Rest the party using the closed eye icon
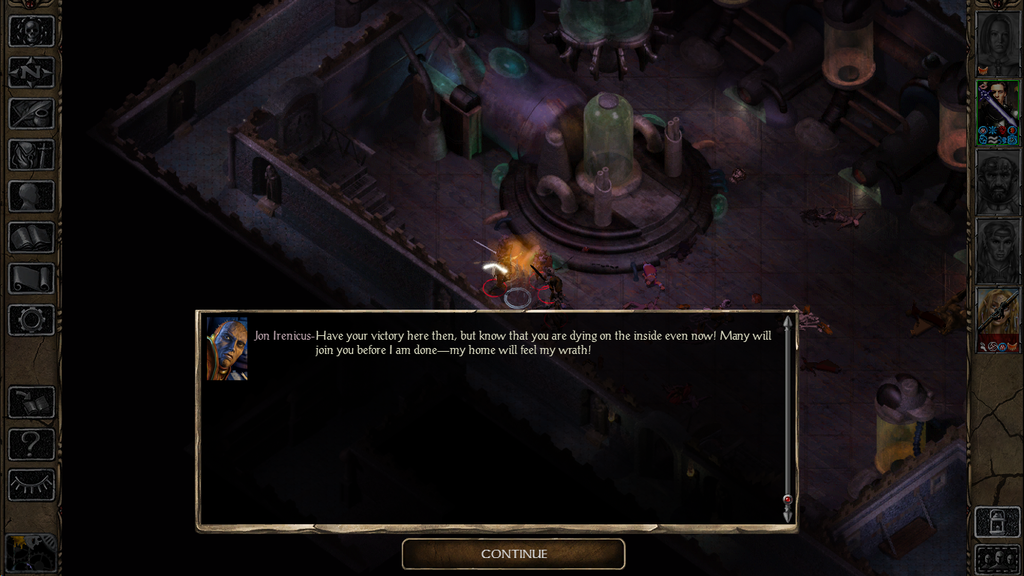This screenshot has width=1024, height=576. click(31, 485)
